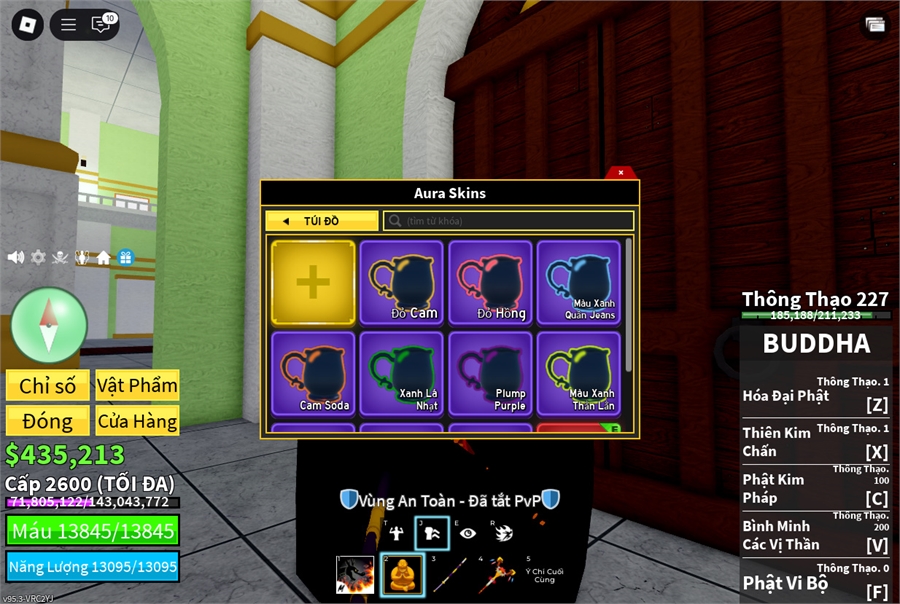Choose the Xanh Lá Nhạt aura skin
This screenshot has width=900, height=604.
401,373
